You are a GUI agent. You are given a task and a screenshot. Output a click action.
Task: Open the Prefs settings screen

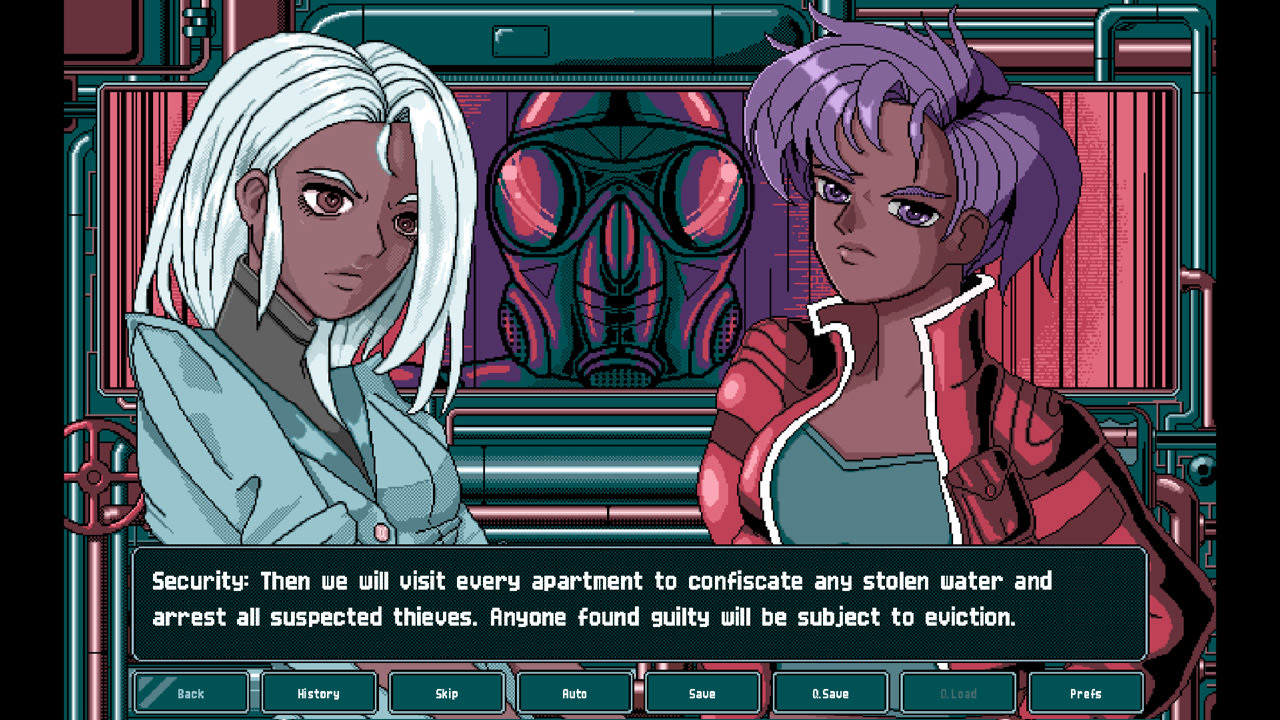click(x=1086, y=692)
